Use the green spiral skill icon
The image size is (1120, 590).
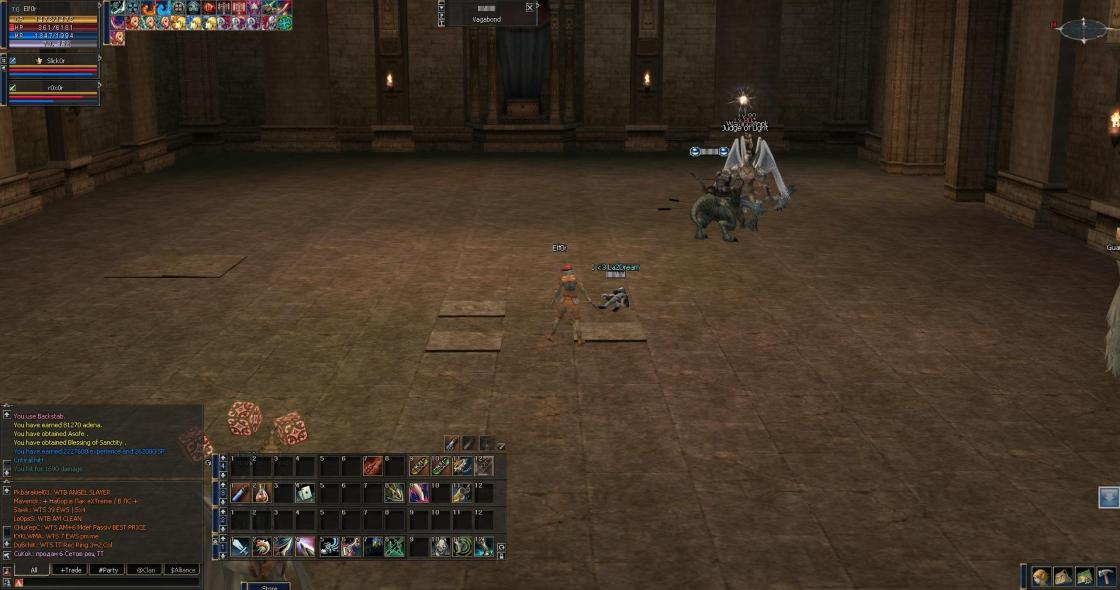pos(462,547)
